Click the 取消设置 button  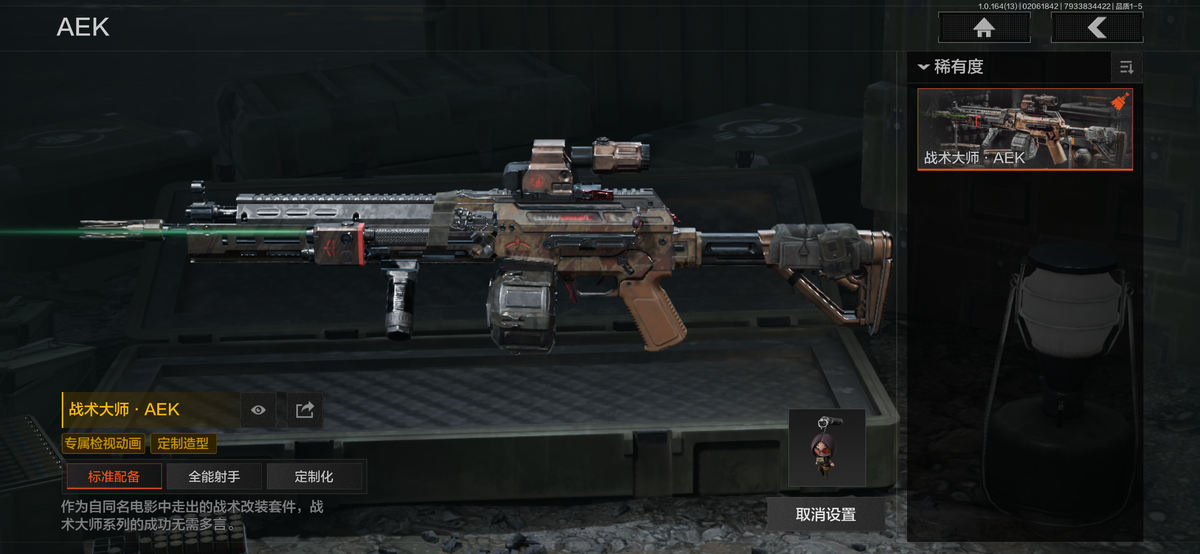coord(826,514)
